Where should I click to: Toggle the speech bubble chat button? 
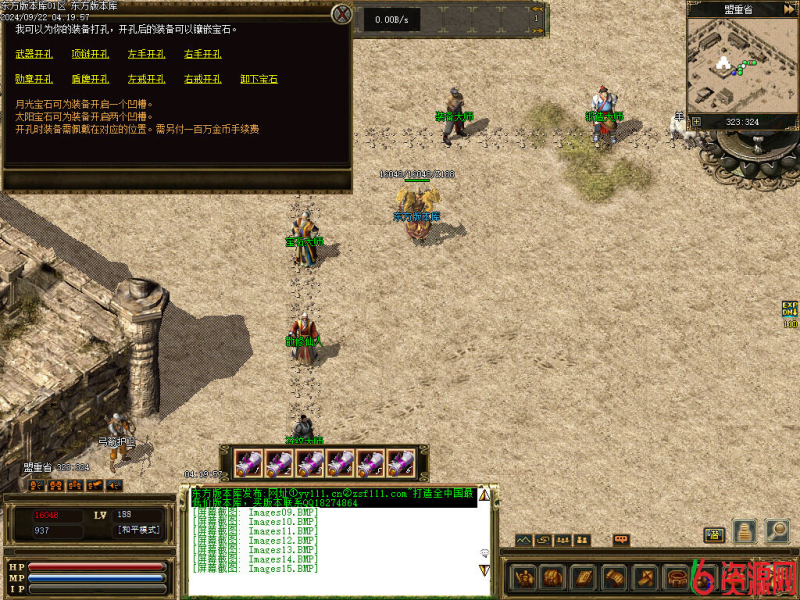pyautogui.click(x=621, y=540)
